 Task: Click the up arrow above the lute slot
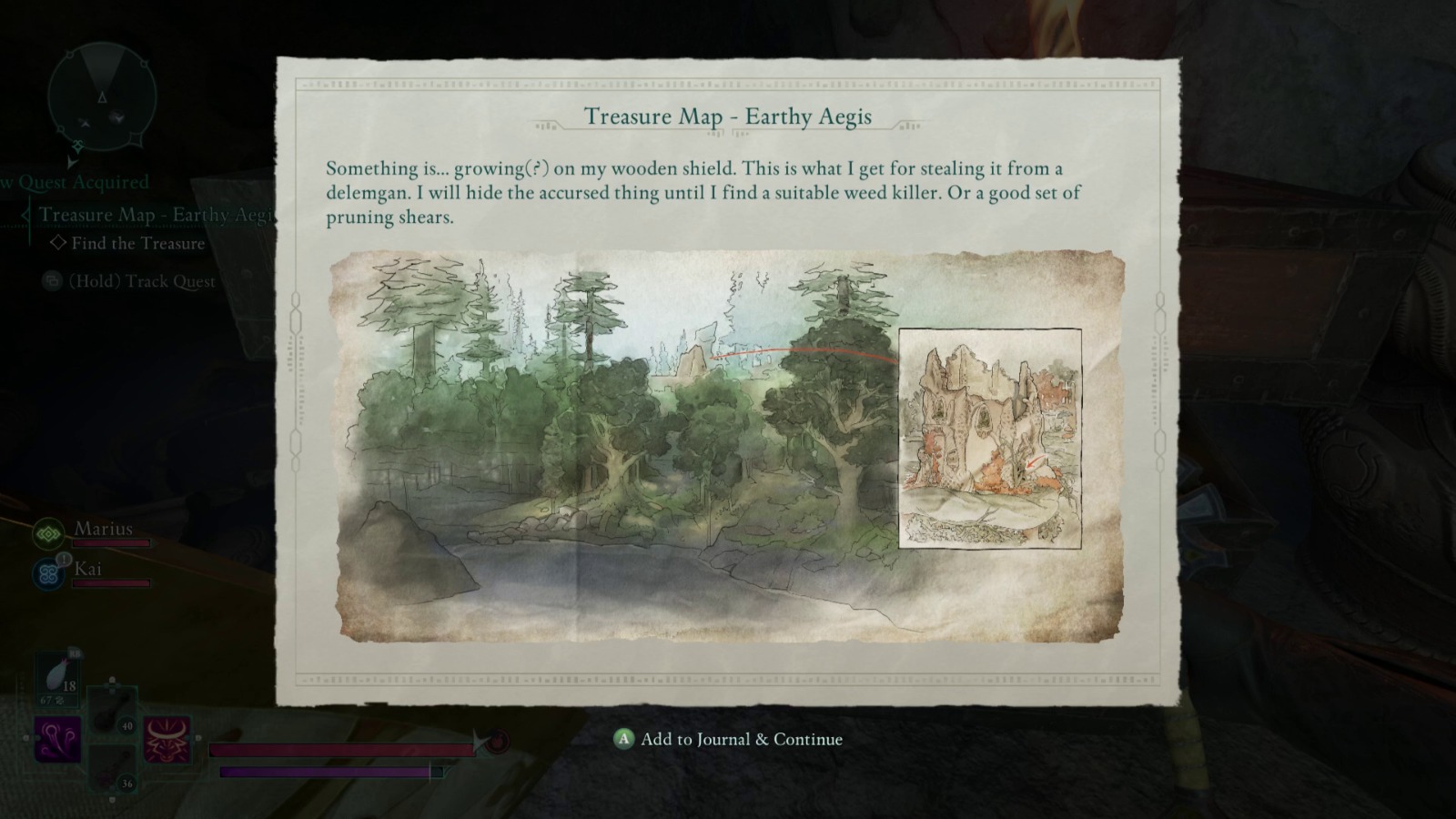pyautogui.click(x=113, y=681)
